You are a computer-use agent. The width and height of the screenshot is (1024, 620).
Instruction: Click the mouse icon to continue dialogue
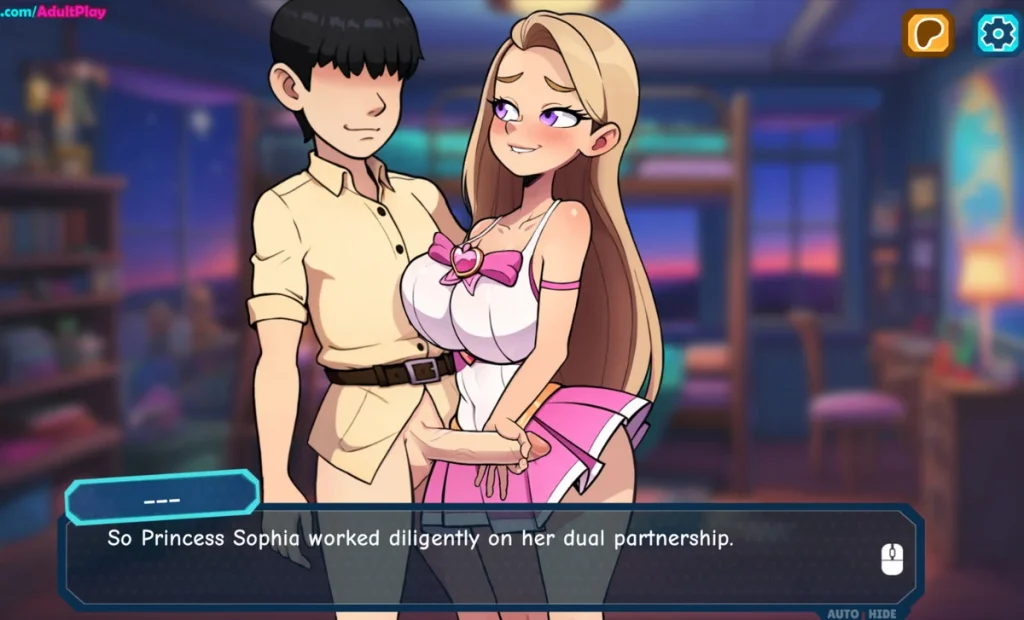[892, 559]
